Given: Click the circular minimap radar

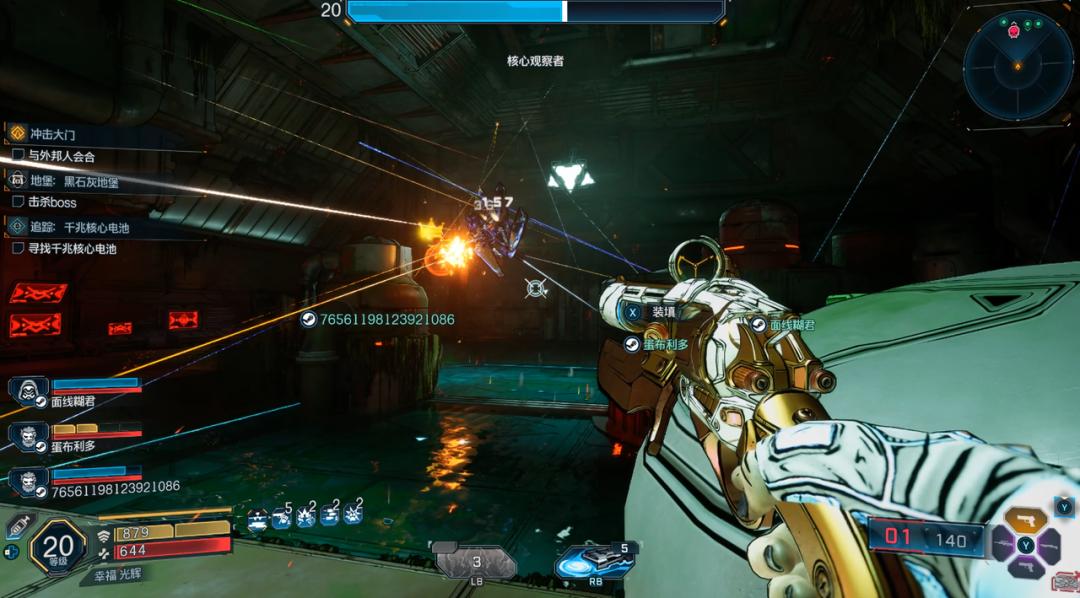Looking at the screenshot, I should pos(1017,66).
